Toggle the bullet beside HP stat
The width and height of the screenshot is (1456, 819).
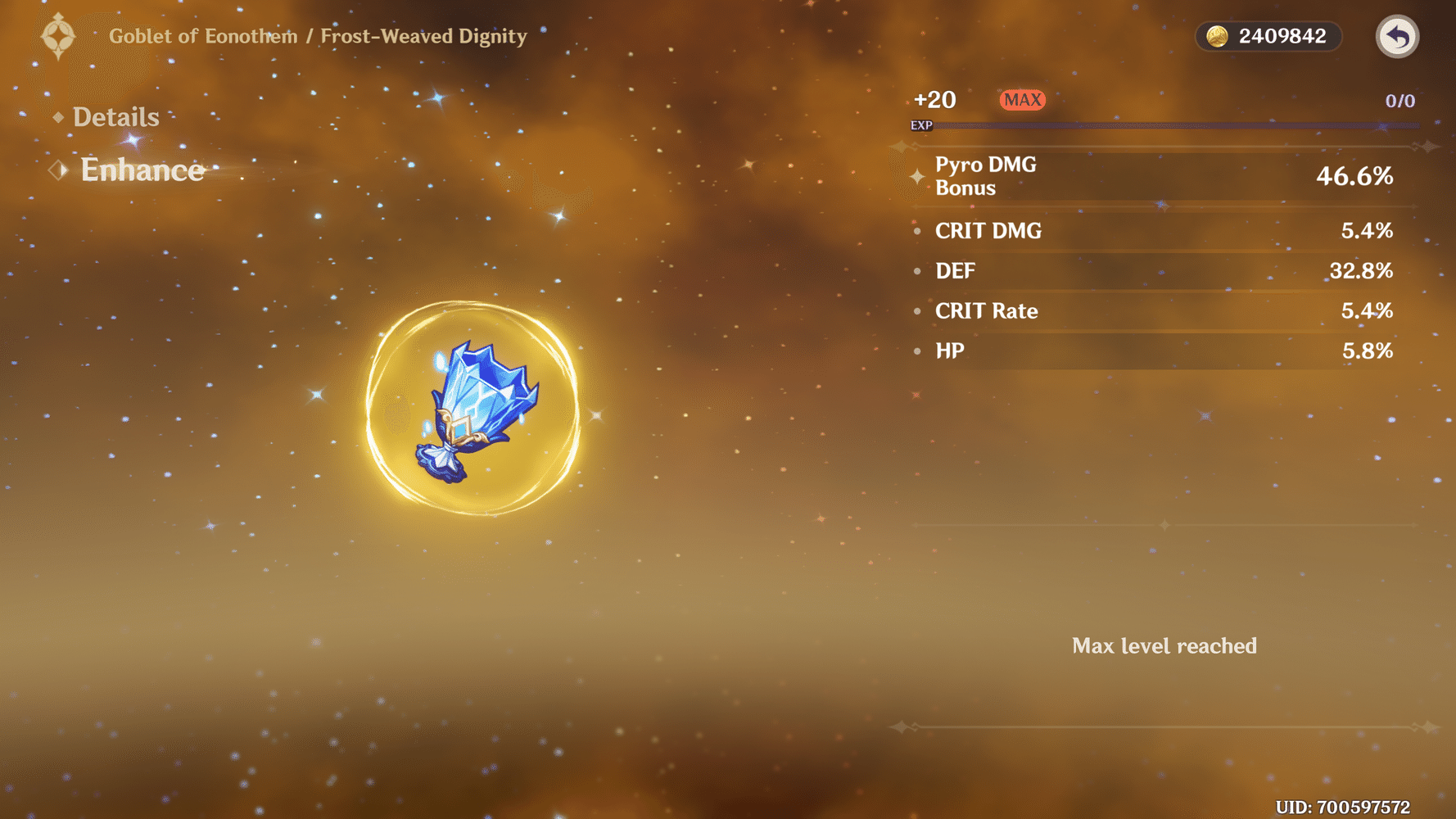(916, 351)
